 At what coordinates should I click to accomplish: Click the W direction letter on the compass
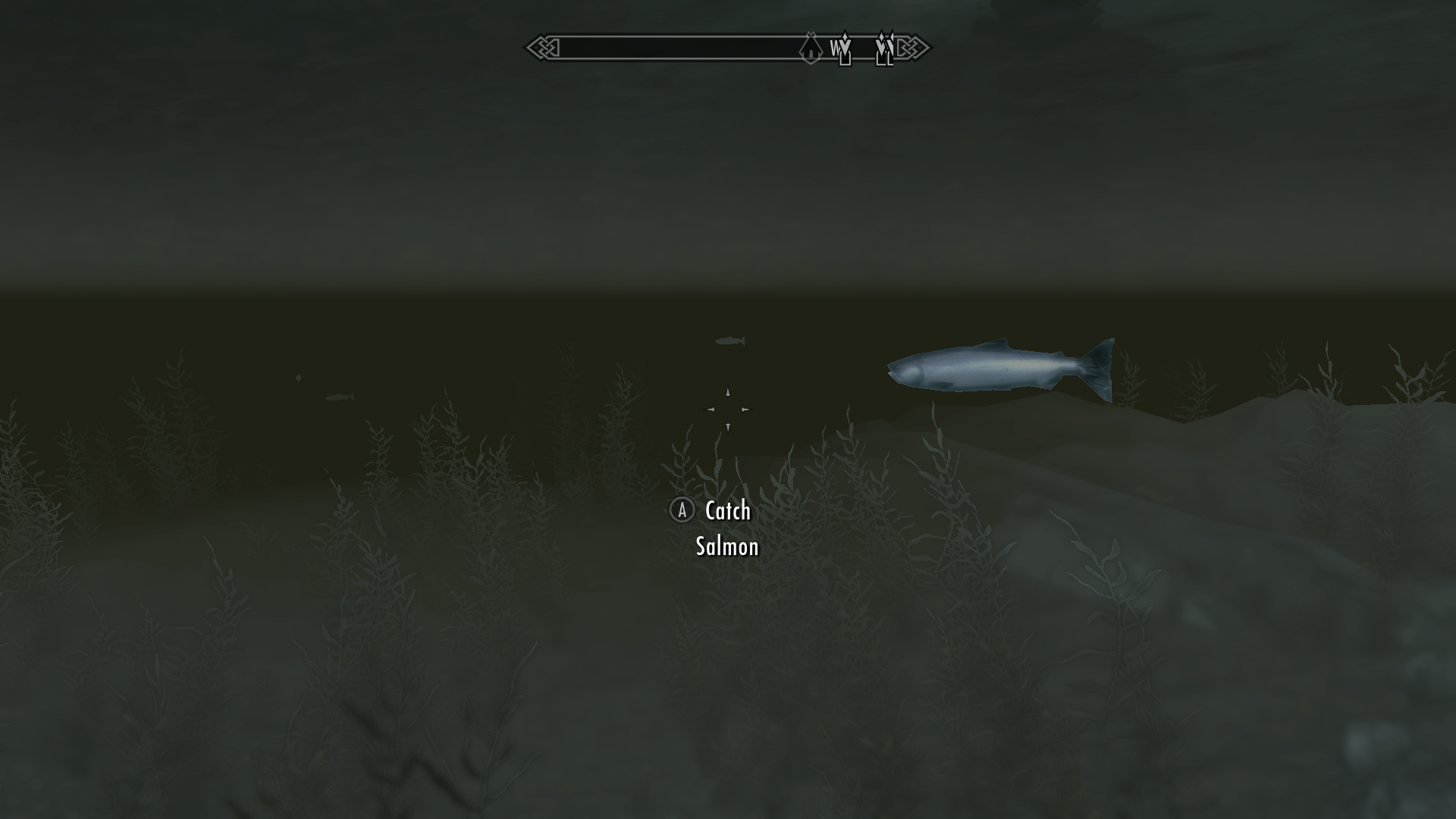click(836, 48)
